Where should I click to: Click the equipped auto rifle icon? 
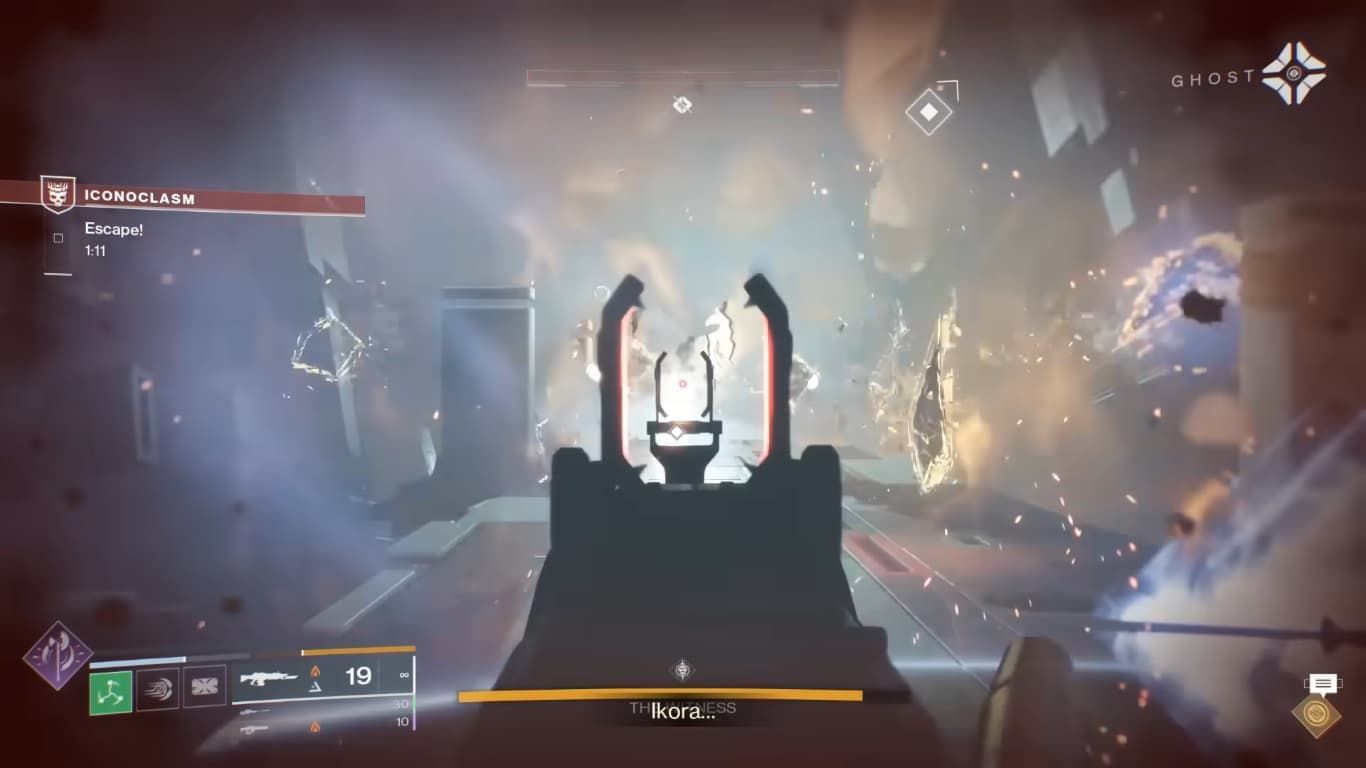pos(270,677)
